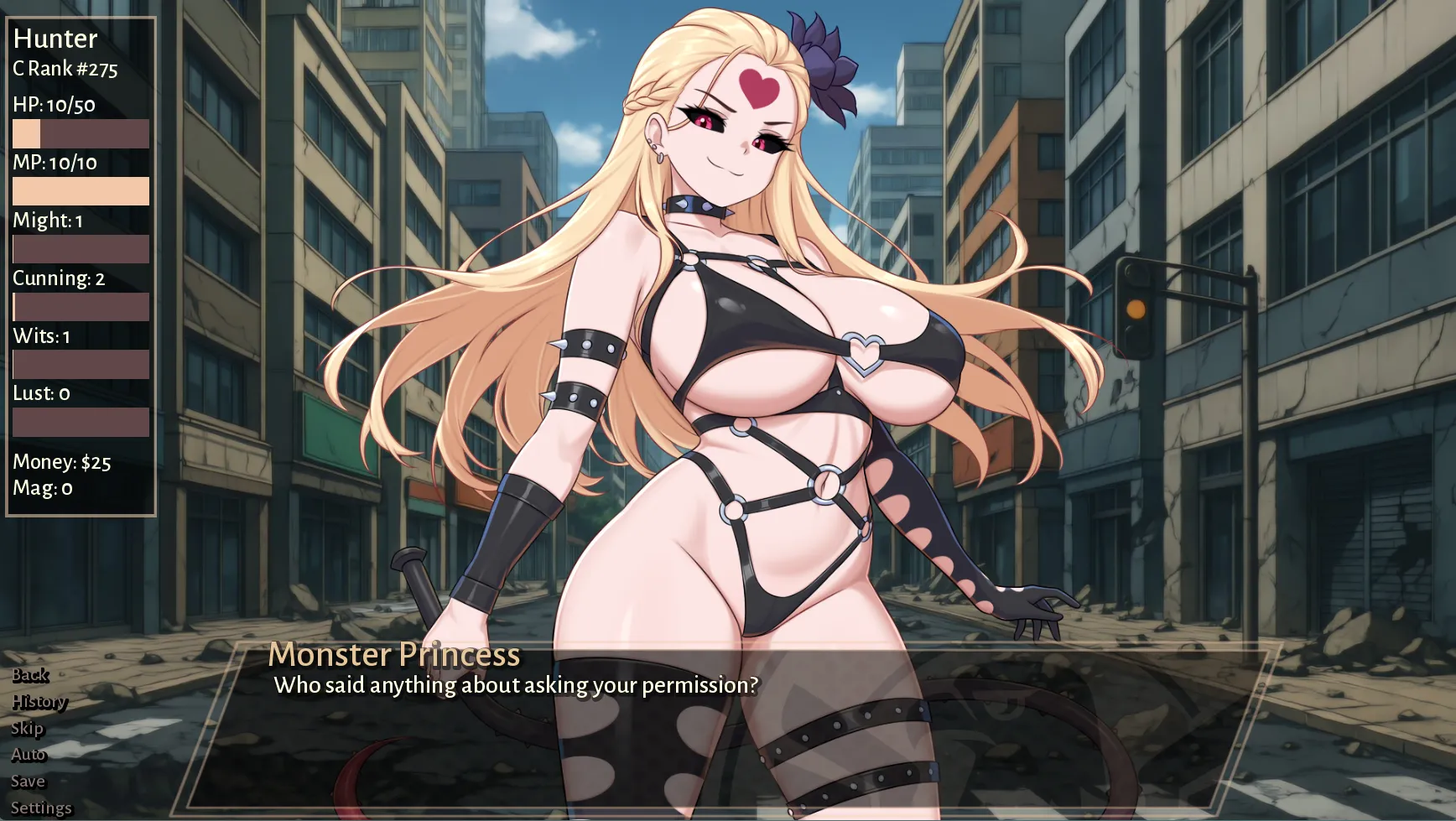1456x821 pixels.
Task: Open the Save menu
Action: point(28,782)
